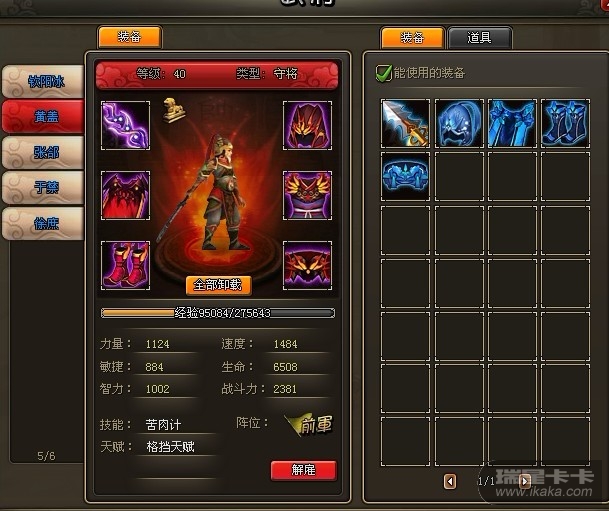The image size is (609, 511).
Task: Pick the blue-handled sword in inventory
Action: point(405,123)
